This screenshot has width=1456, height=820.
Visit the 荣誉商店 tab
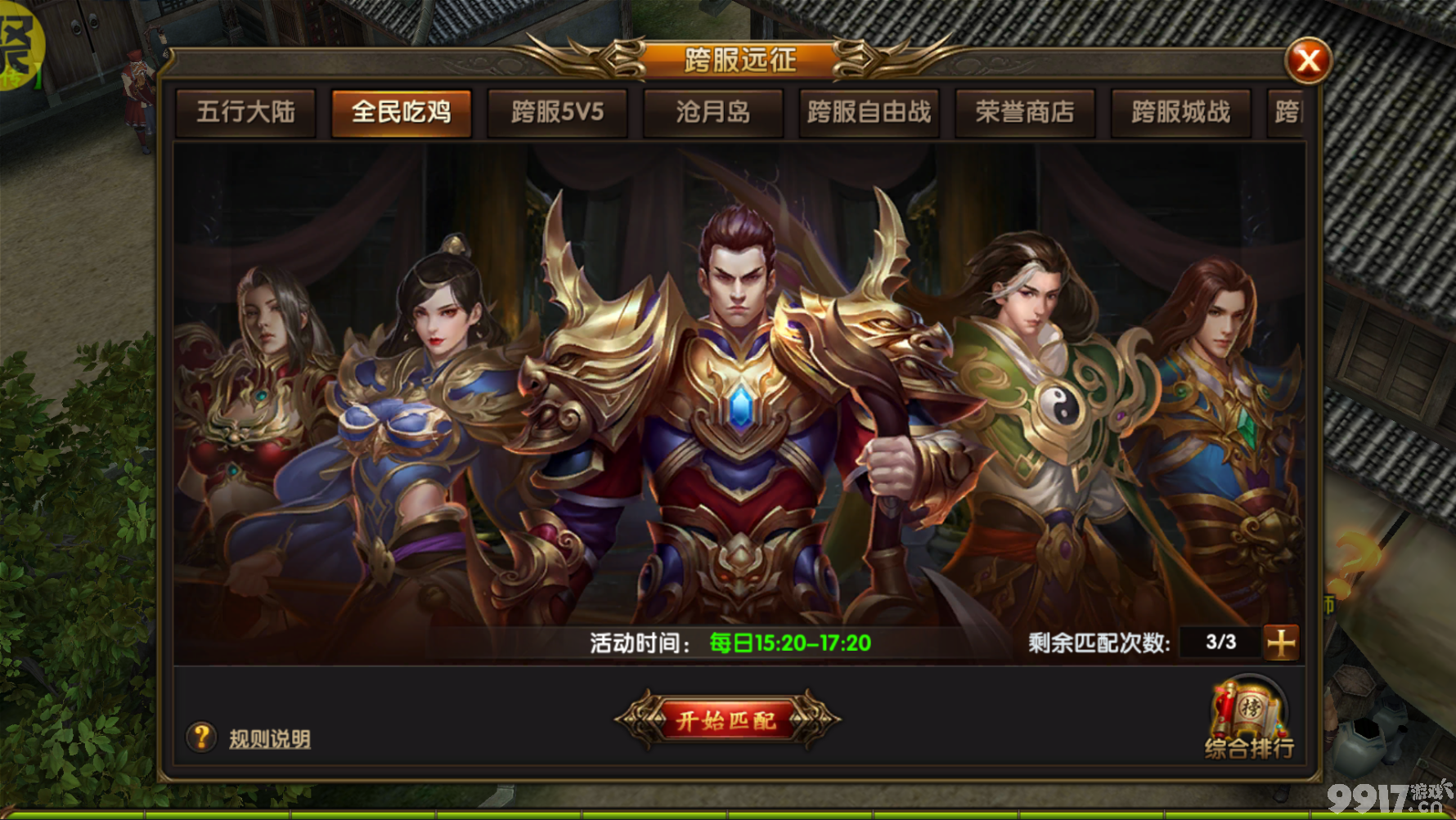[1025, 113]
